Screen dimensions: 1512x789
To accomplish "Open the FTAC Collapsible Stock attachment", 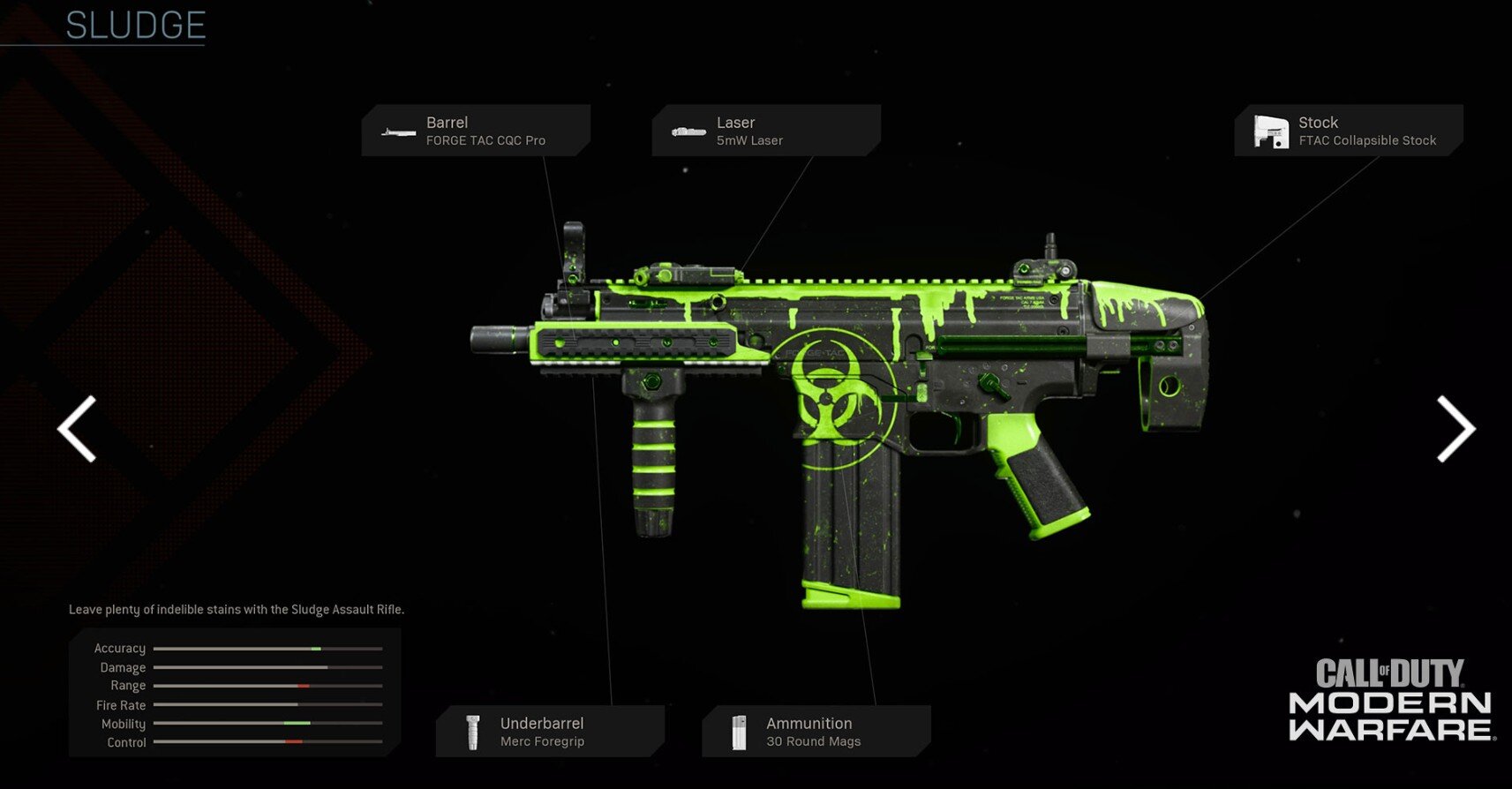I will tap(1348, 131).
